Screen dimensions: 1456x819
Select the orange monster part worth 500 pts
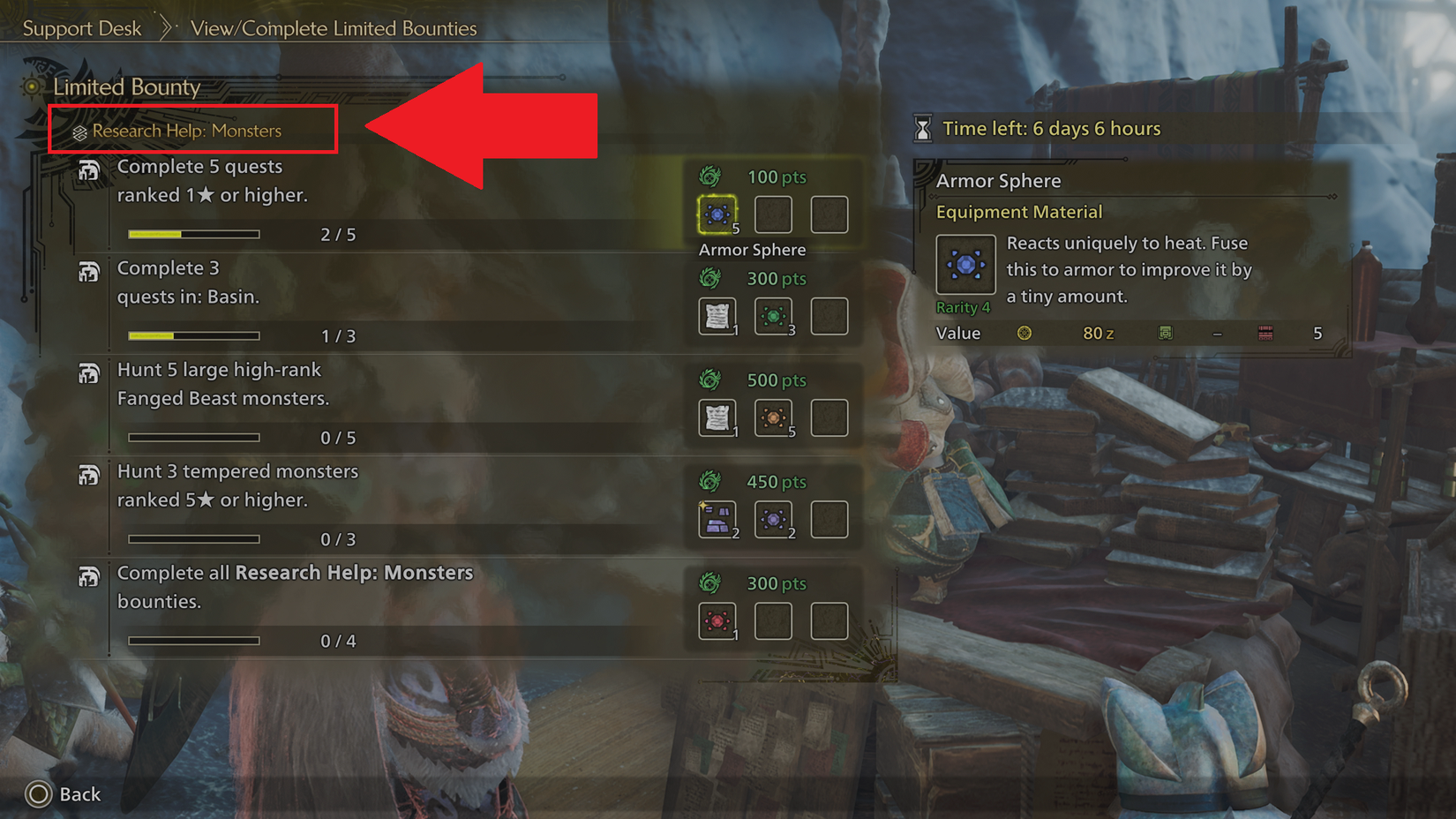(774, 417)
